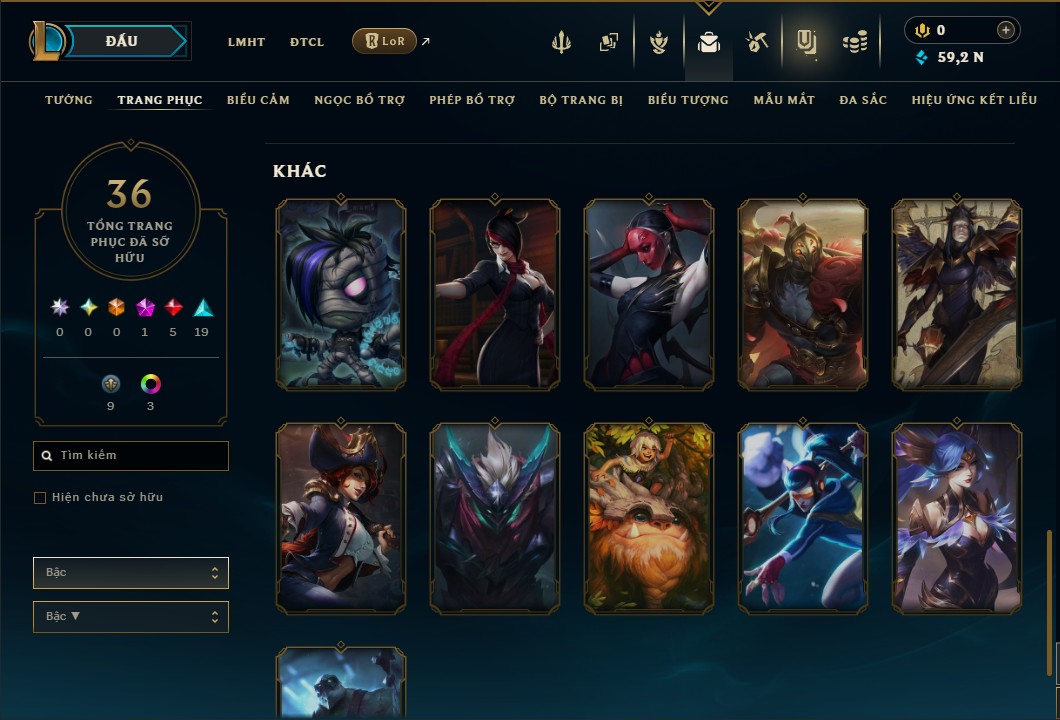Show the BIỂU TƯỢNG tab
The image size is (1060, 720).
[688, 100]
